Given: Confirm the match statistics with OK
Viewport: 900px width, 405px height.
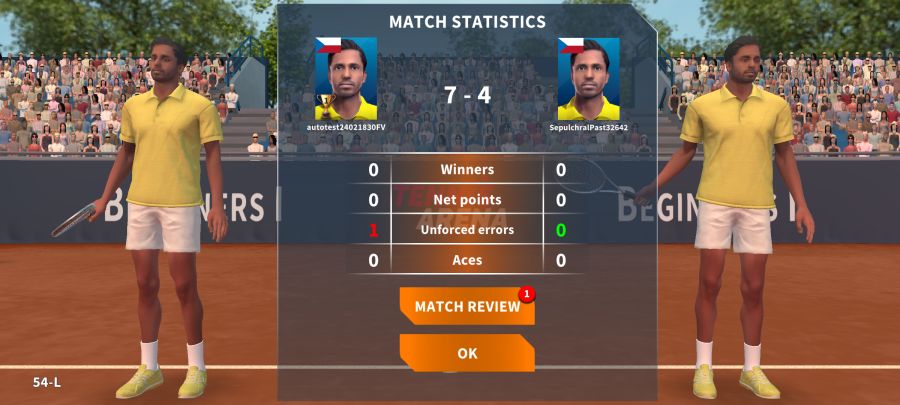Looking at the screenshot, I should 467,353.
